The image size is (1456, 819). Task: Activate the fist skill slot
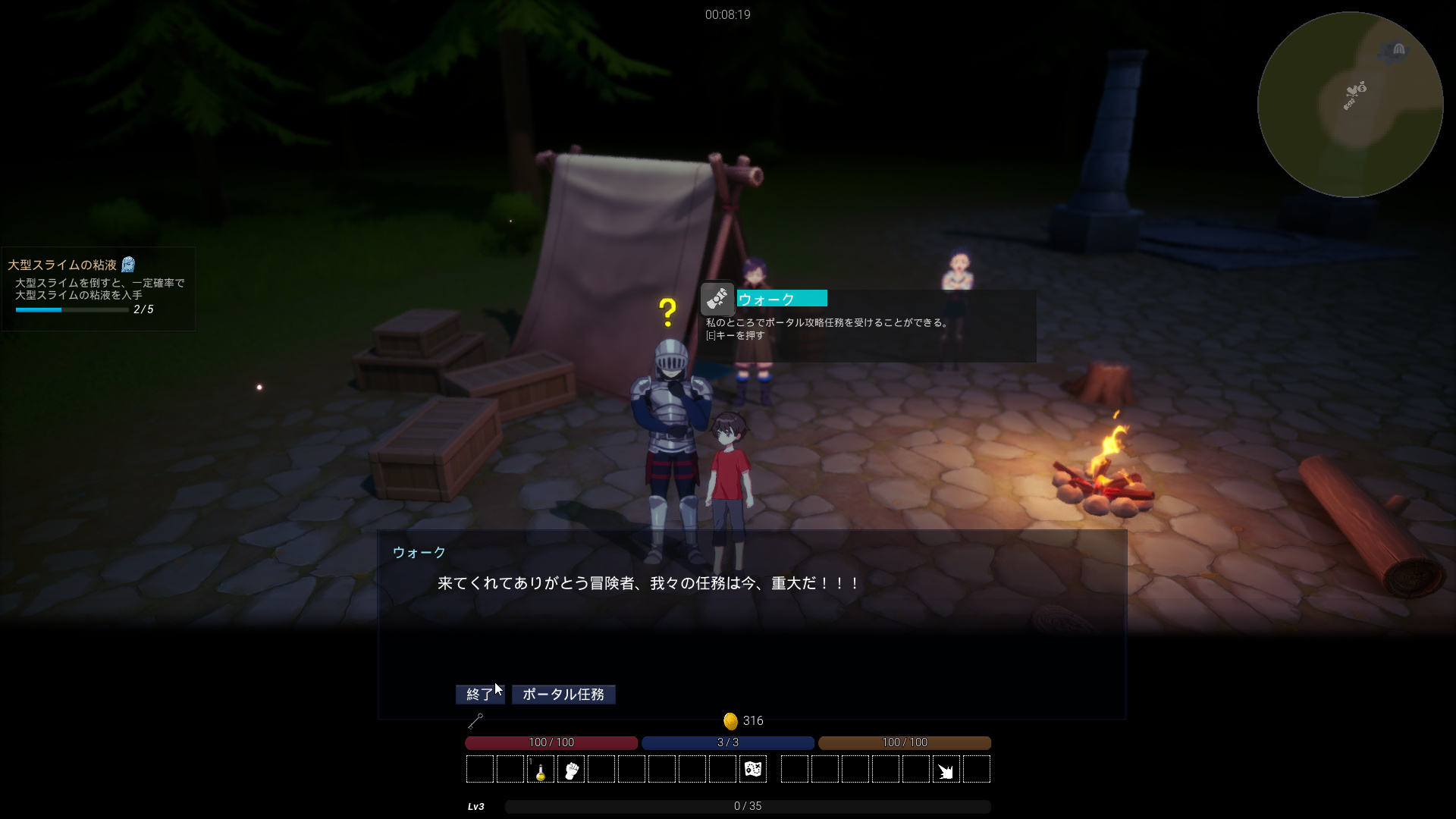[571, 770]
